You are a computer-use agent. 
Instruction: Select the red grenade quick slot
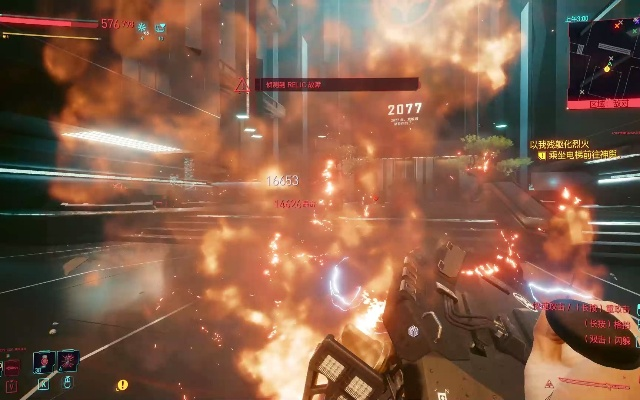coord(67,360)
